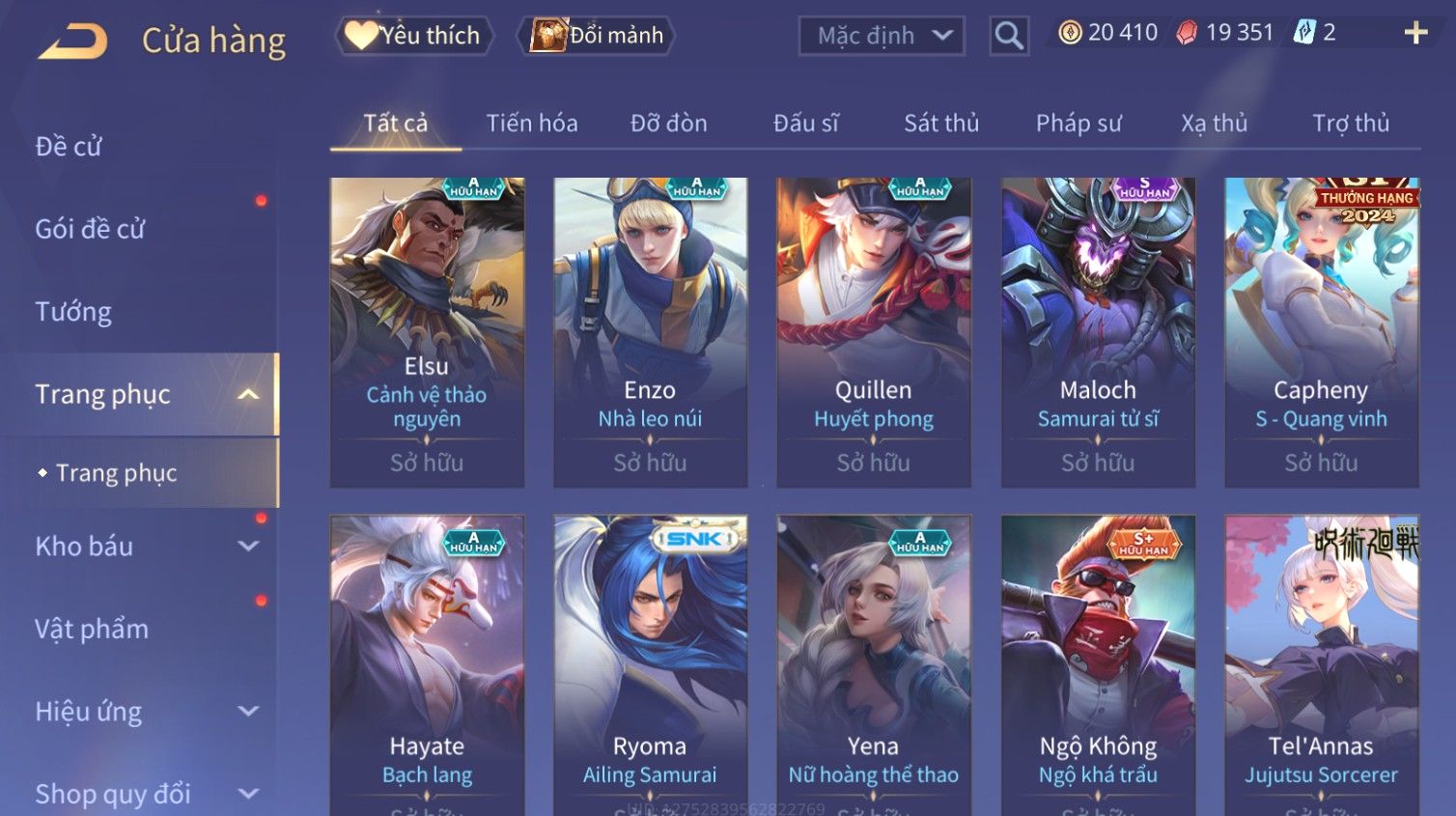1456x816 pixels.
Task: Open the Đổi mảnh exchange
Action: click(599, 36)
